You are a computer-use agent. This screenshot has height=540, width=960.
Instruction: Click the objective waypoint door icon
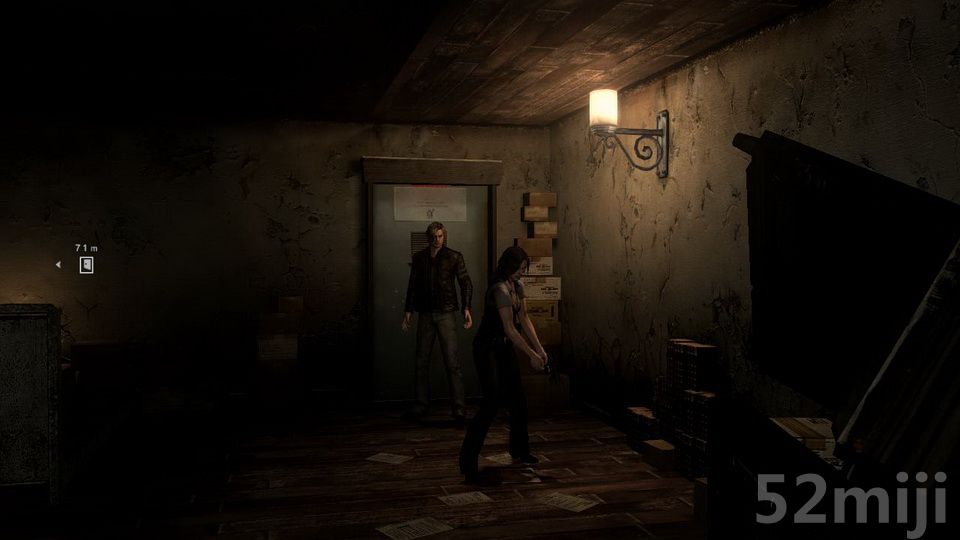pos(86,265)
